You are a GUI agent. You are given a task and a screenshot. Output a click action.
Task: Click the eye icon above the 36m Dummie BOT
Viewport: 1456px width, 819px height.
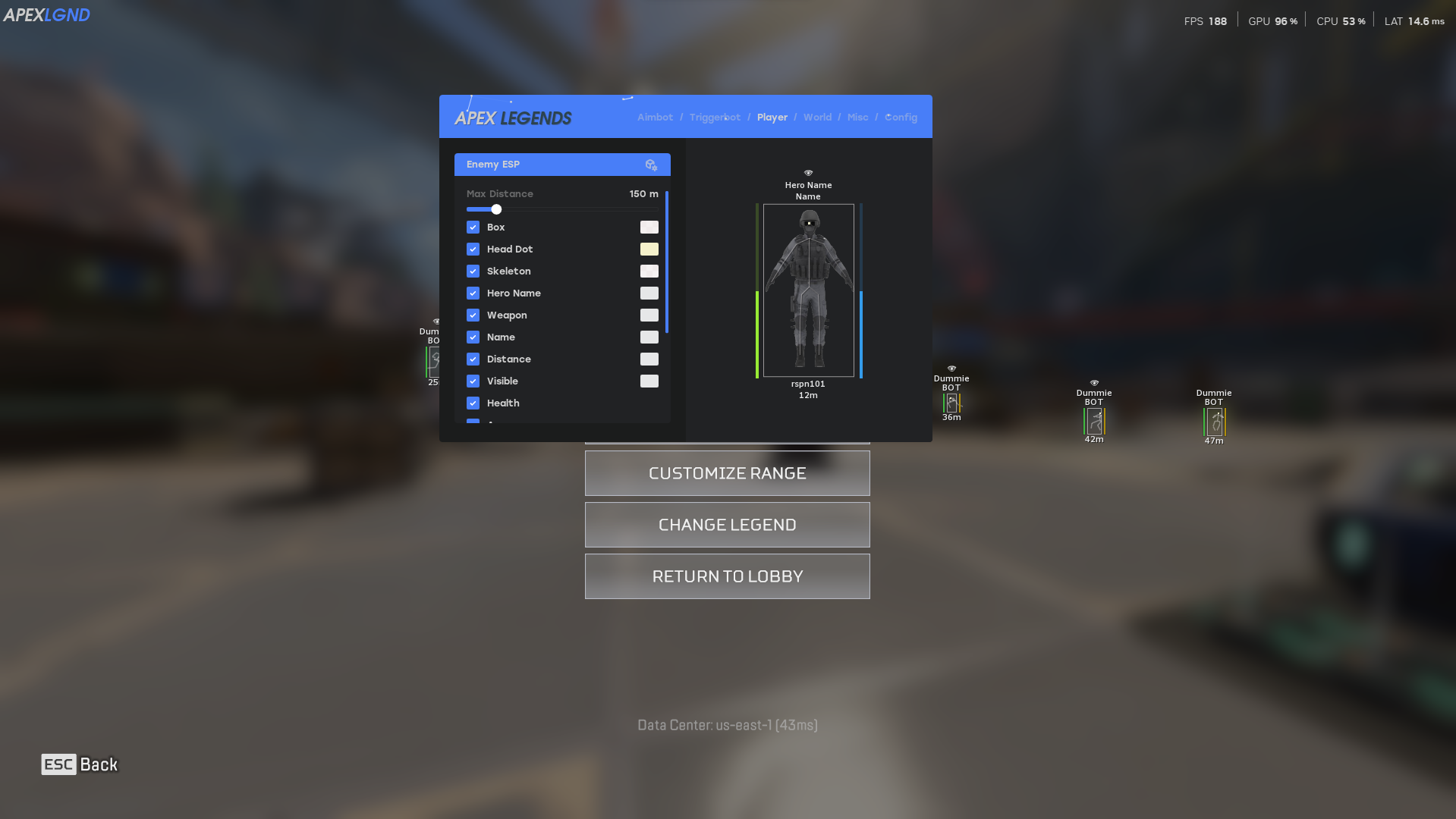(x=951, y=368)
